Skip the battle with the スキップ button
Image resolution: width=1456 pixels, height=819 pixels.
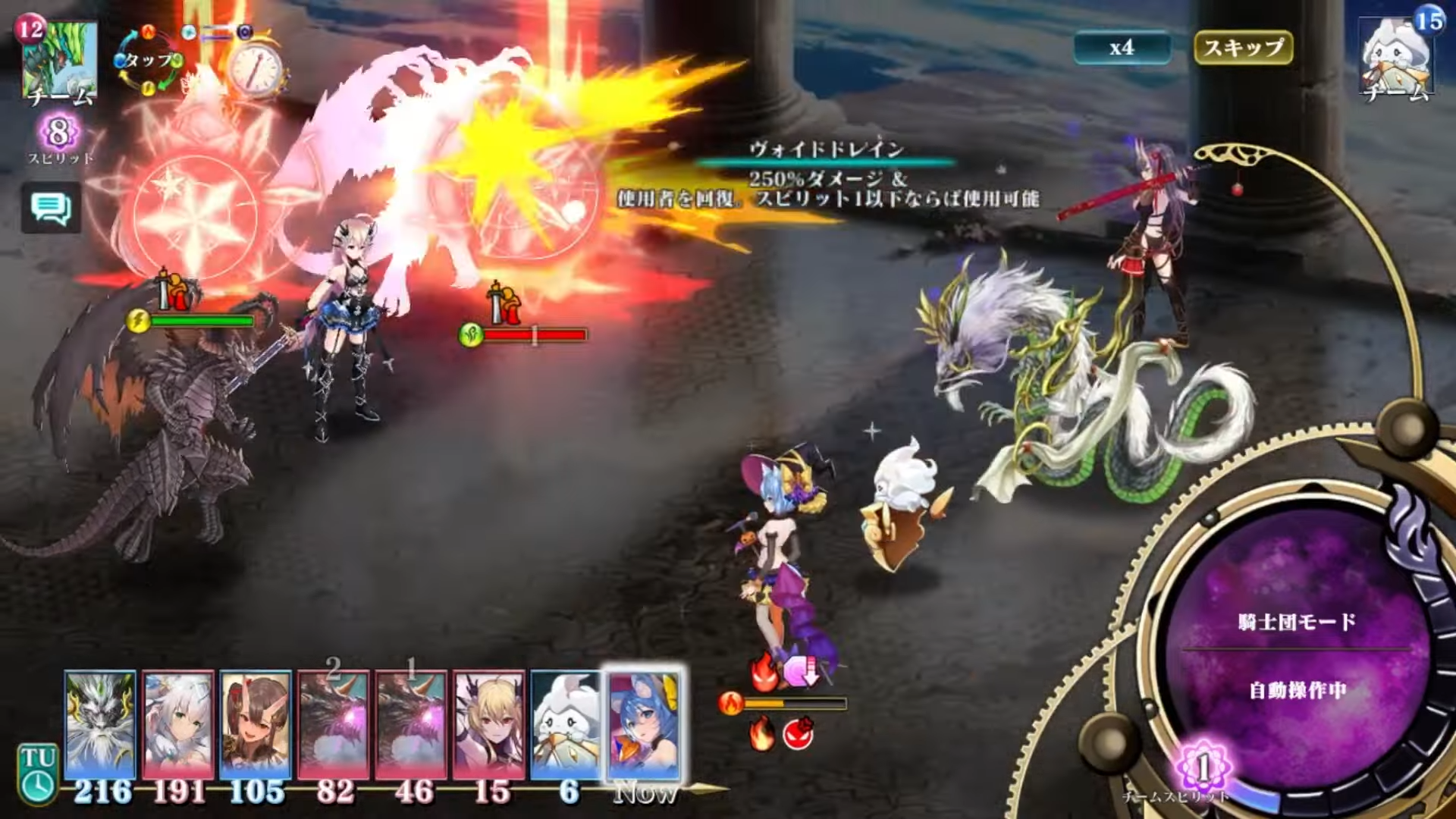(x=1243, y=48)
